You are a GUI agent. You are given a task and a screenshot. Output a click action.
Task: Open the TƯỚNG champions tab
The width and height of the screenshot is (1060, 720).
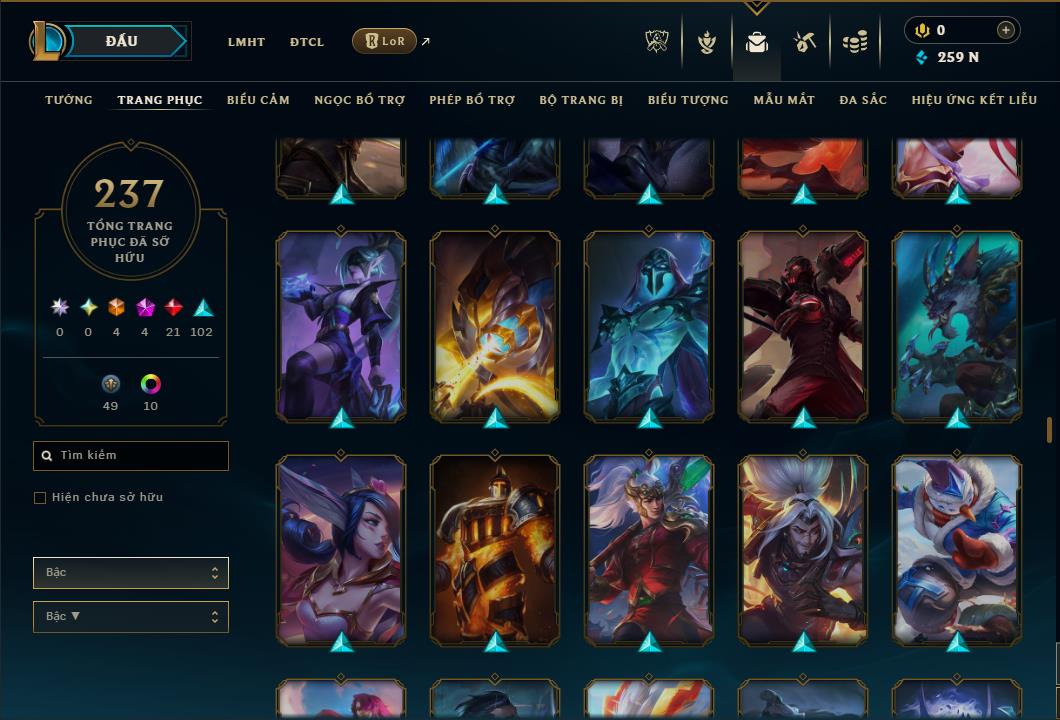click(x=69, y=100)
